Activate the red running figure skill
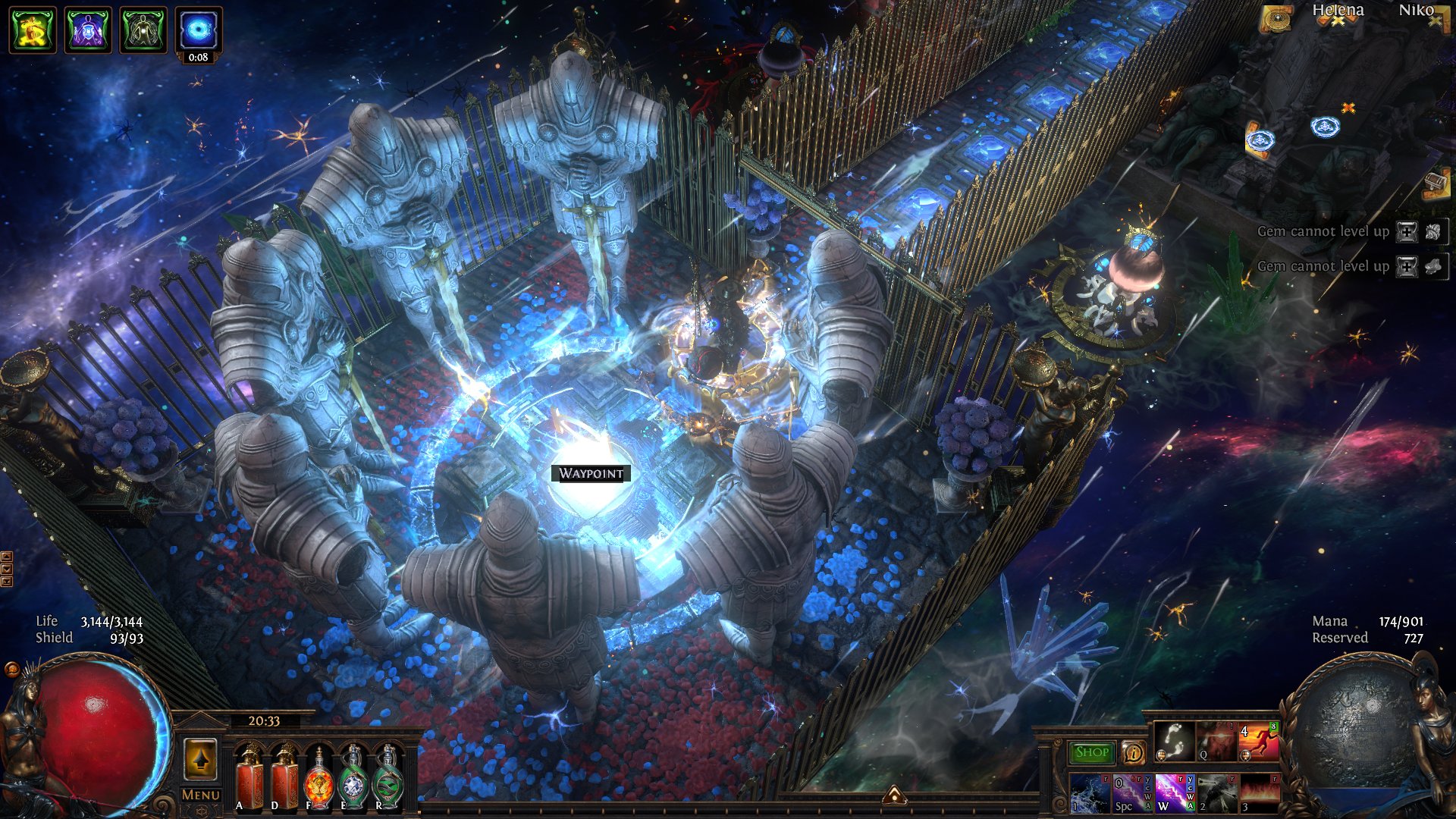This screenshot has width=1456, height=819. click(1258, 742)
